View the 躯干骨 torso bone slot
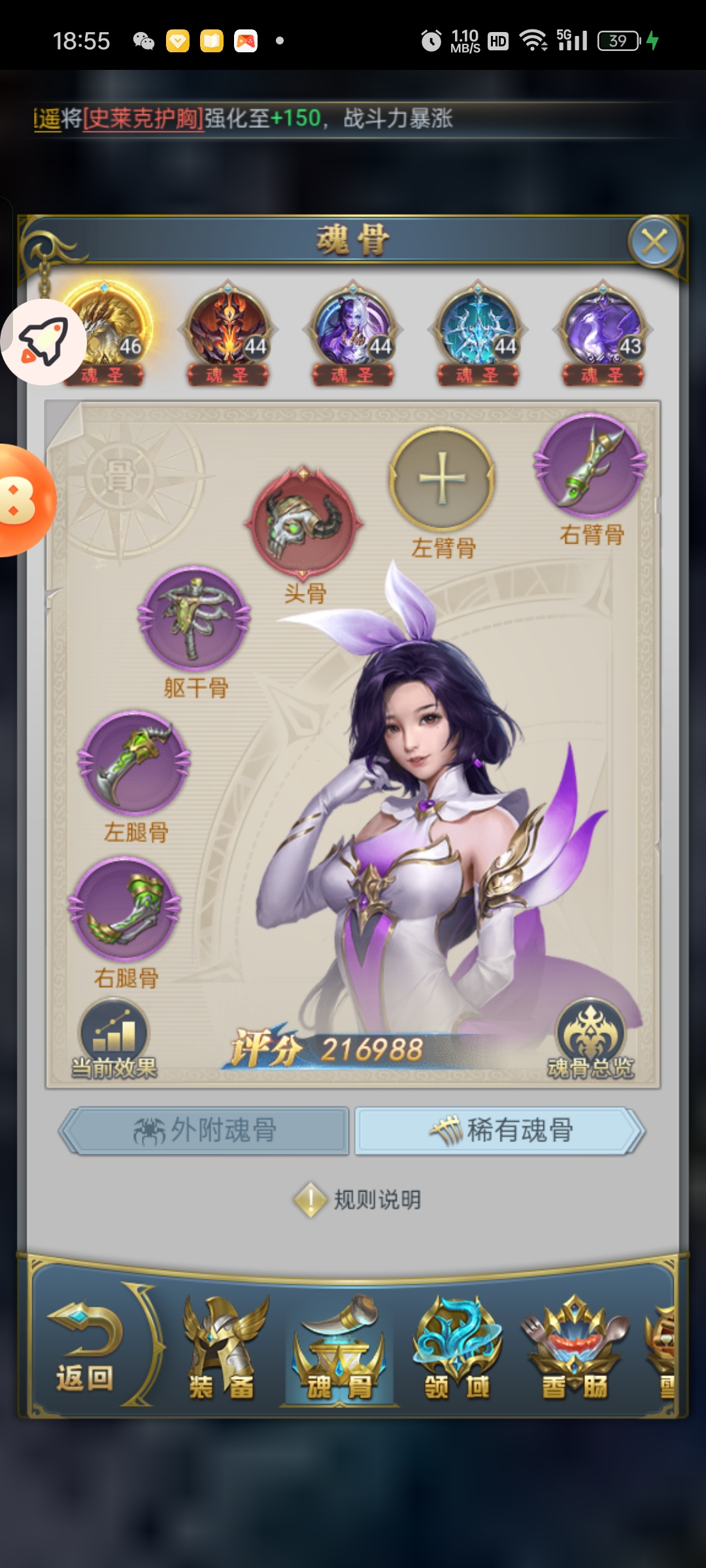 tap(194, 617)
